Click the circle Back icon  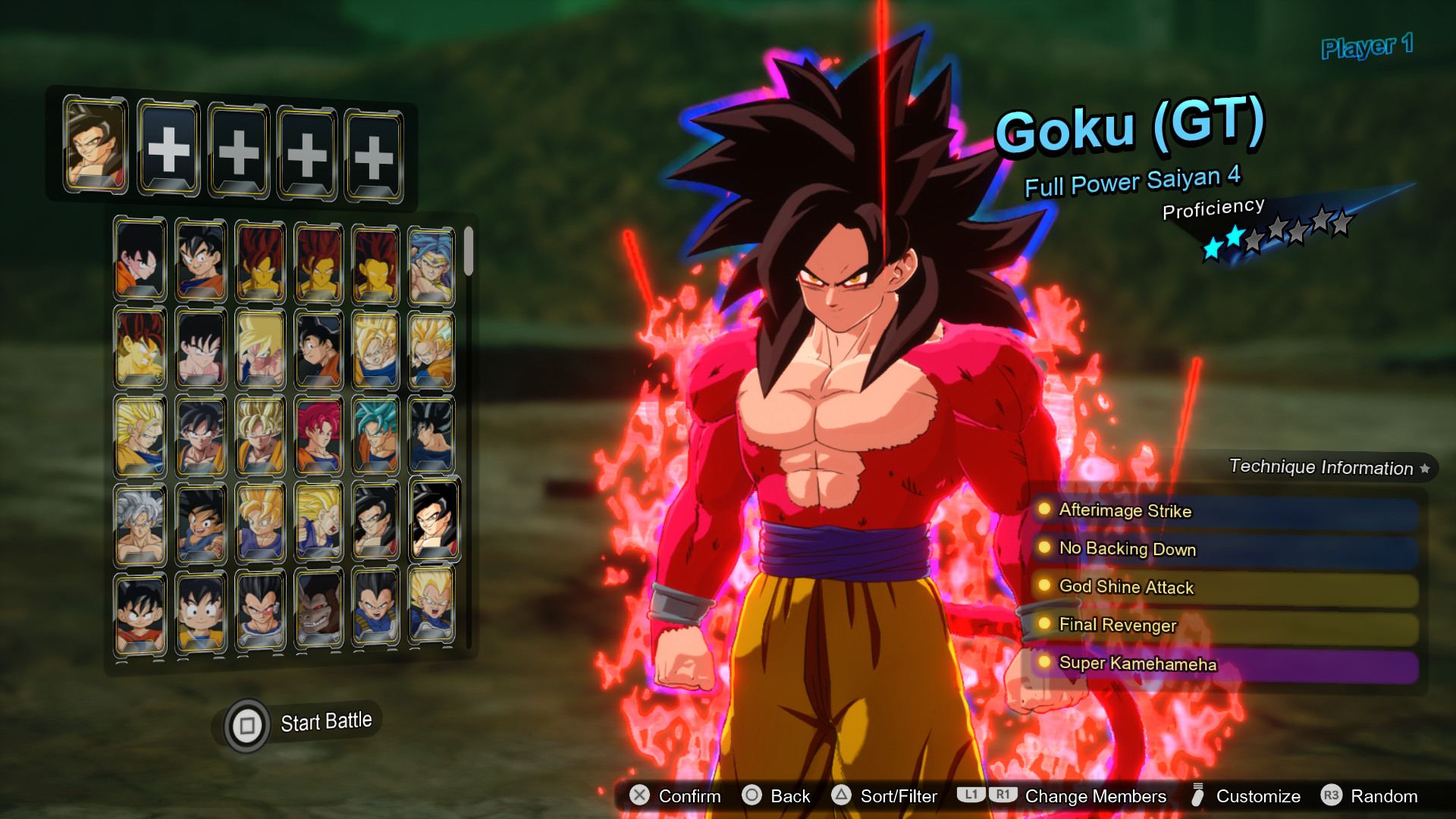tap(753, 796)
